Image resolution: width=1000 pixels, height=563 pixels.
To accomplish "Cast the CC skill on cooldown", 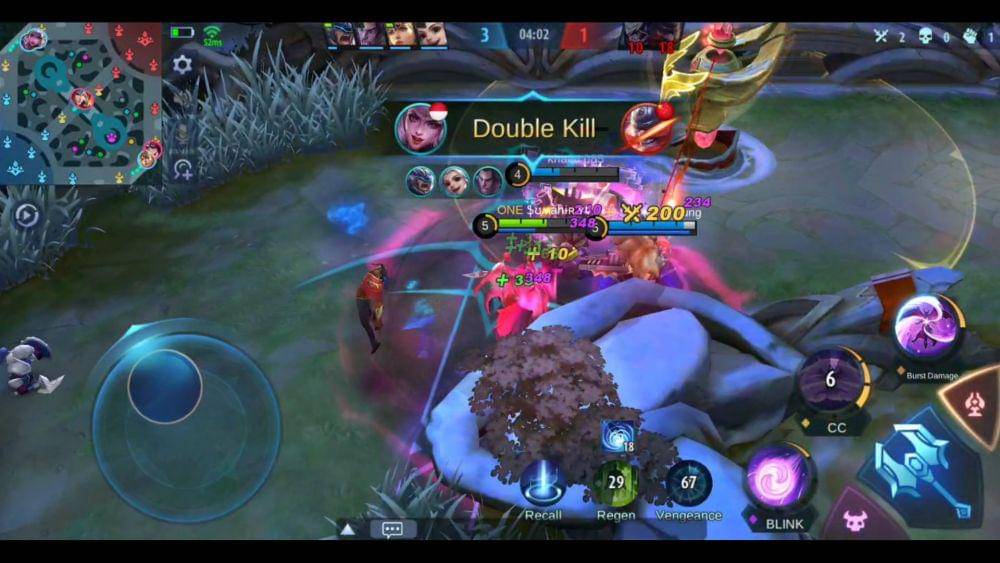I will tap(831, 380).
